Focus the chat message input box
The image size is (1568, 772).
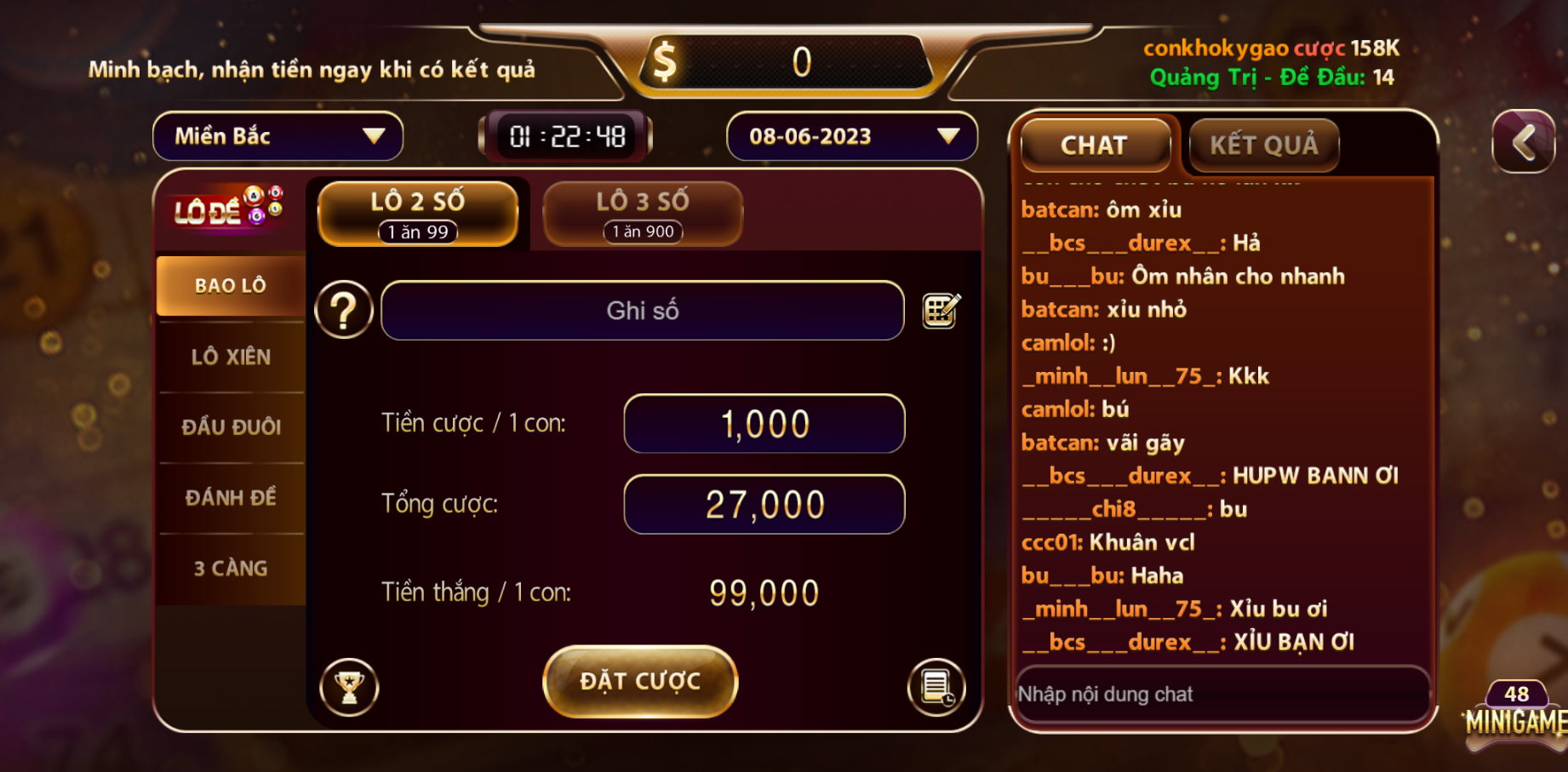pos(1222,695)
